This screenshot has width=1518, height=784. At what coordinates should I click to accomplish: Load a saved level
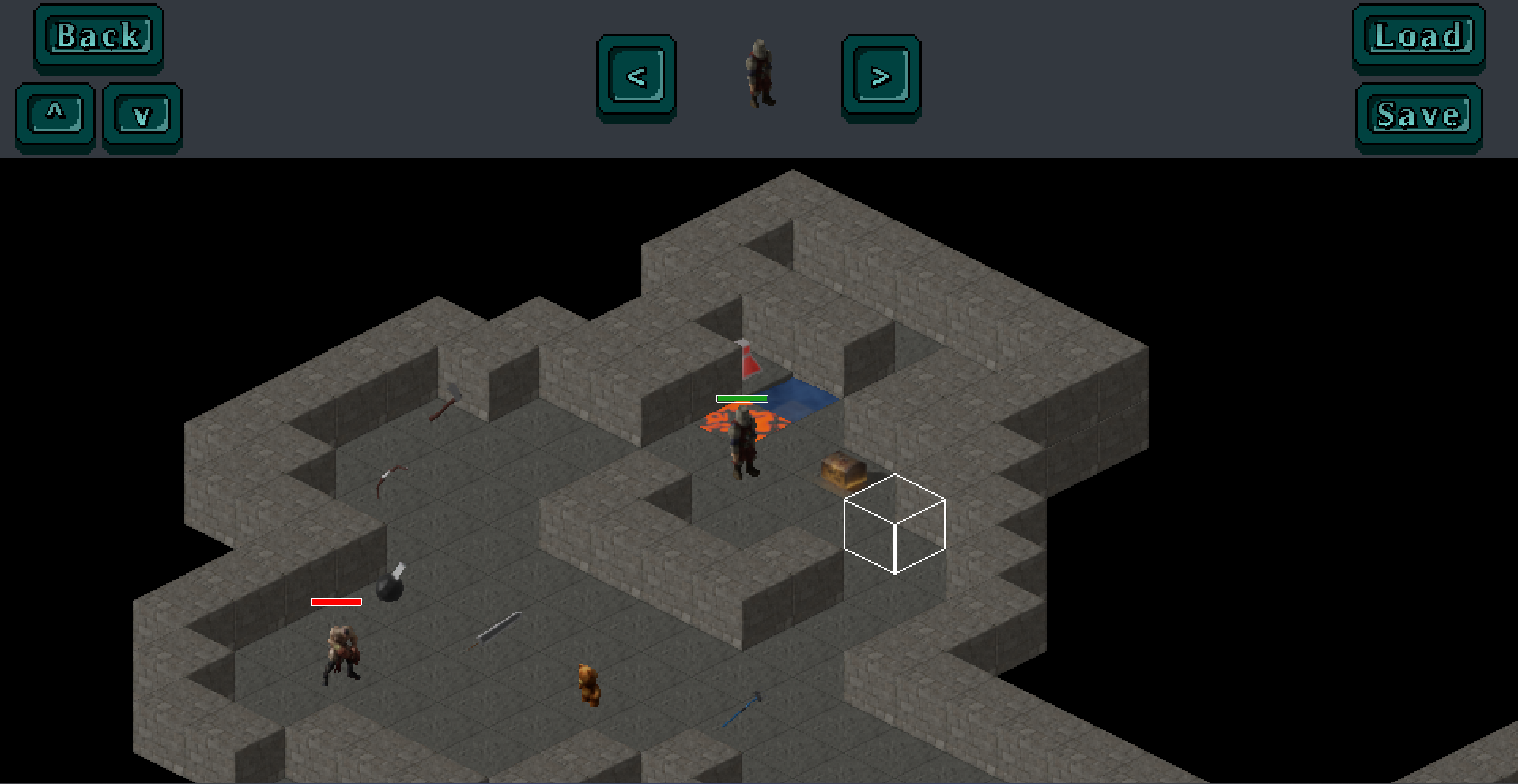click(1419, 37)
